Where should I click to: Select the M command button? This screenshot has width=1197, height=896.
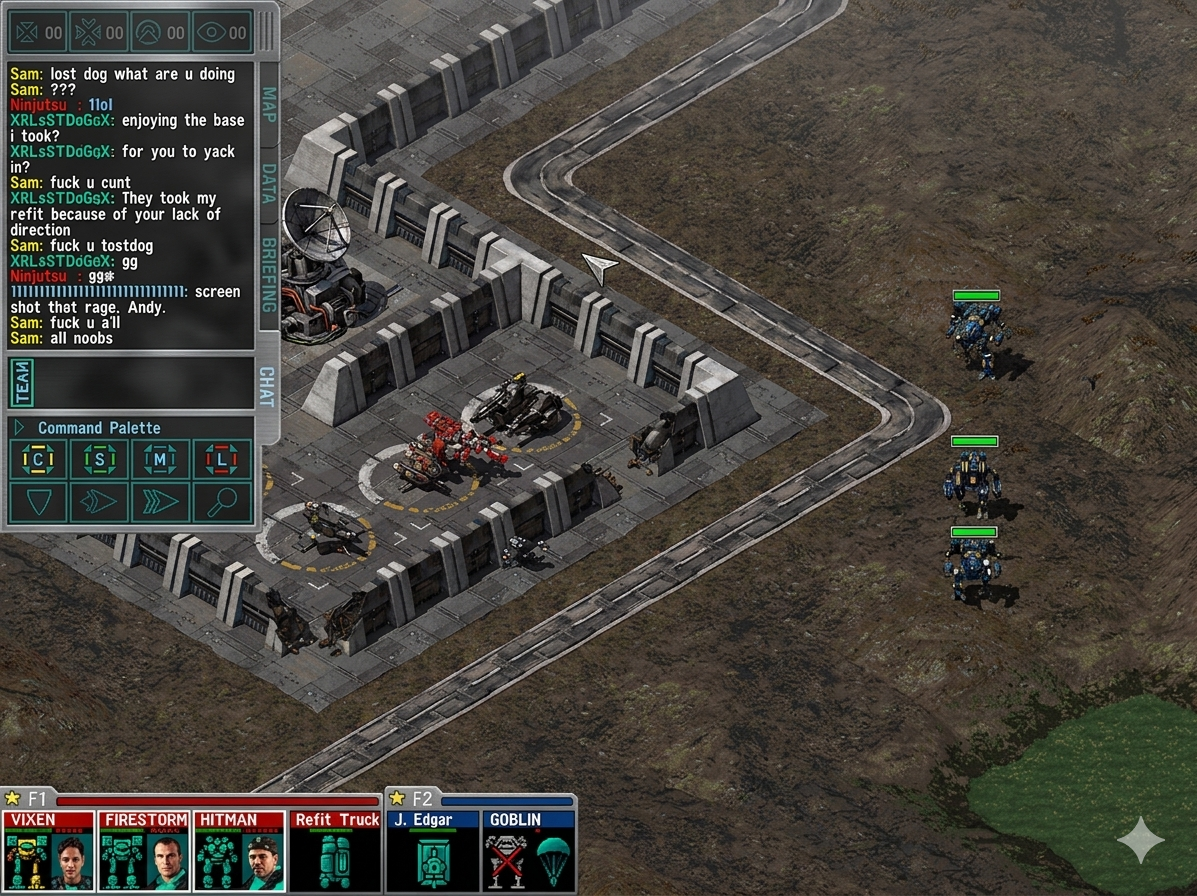(x=160, y=460)
